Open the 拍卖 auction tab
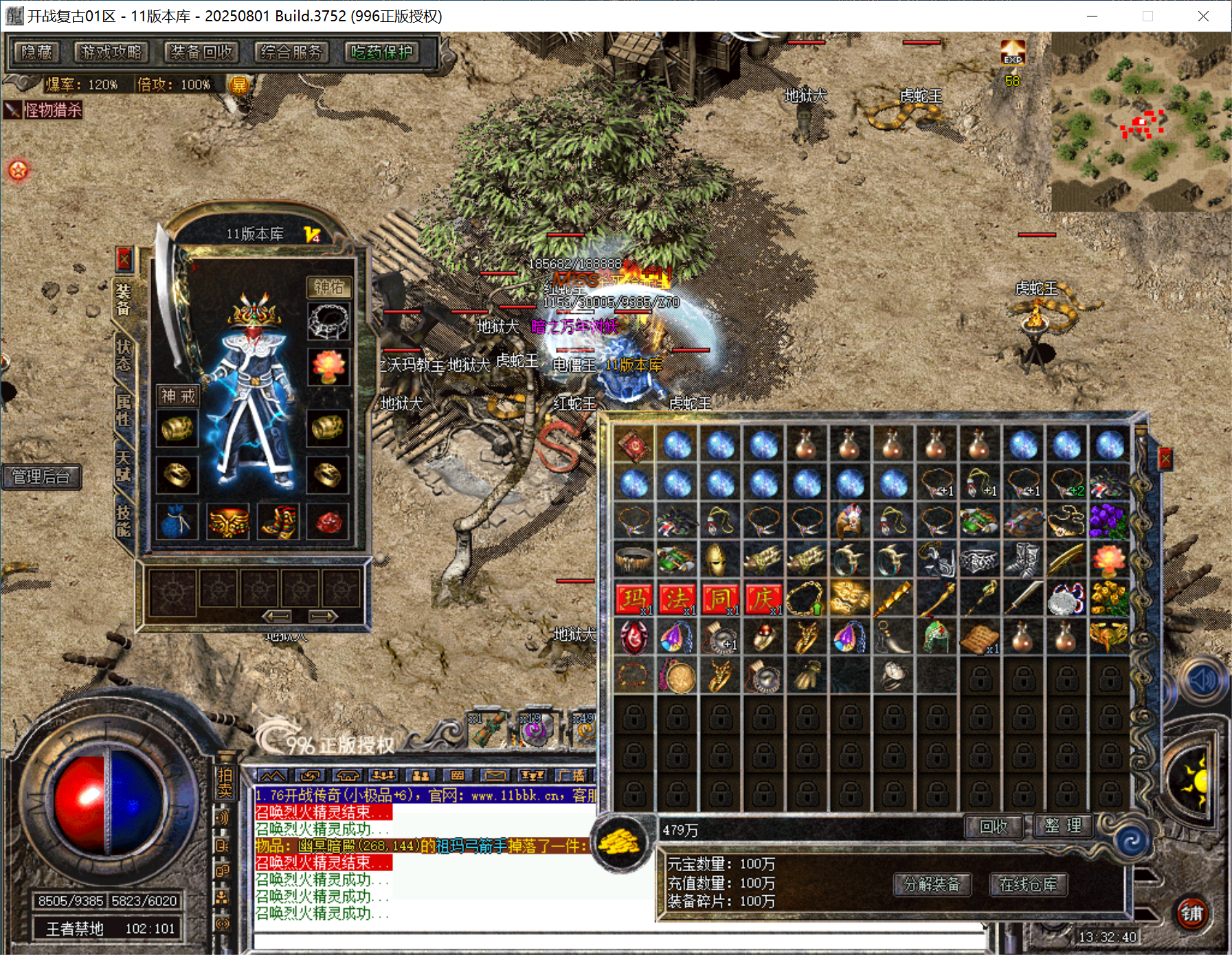Image resolution: width=1232 pixels, height=955 pixels. click(225, 783)
